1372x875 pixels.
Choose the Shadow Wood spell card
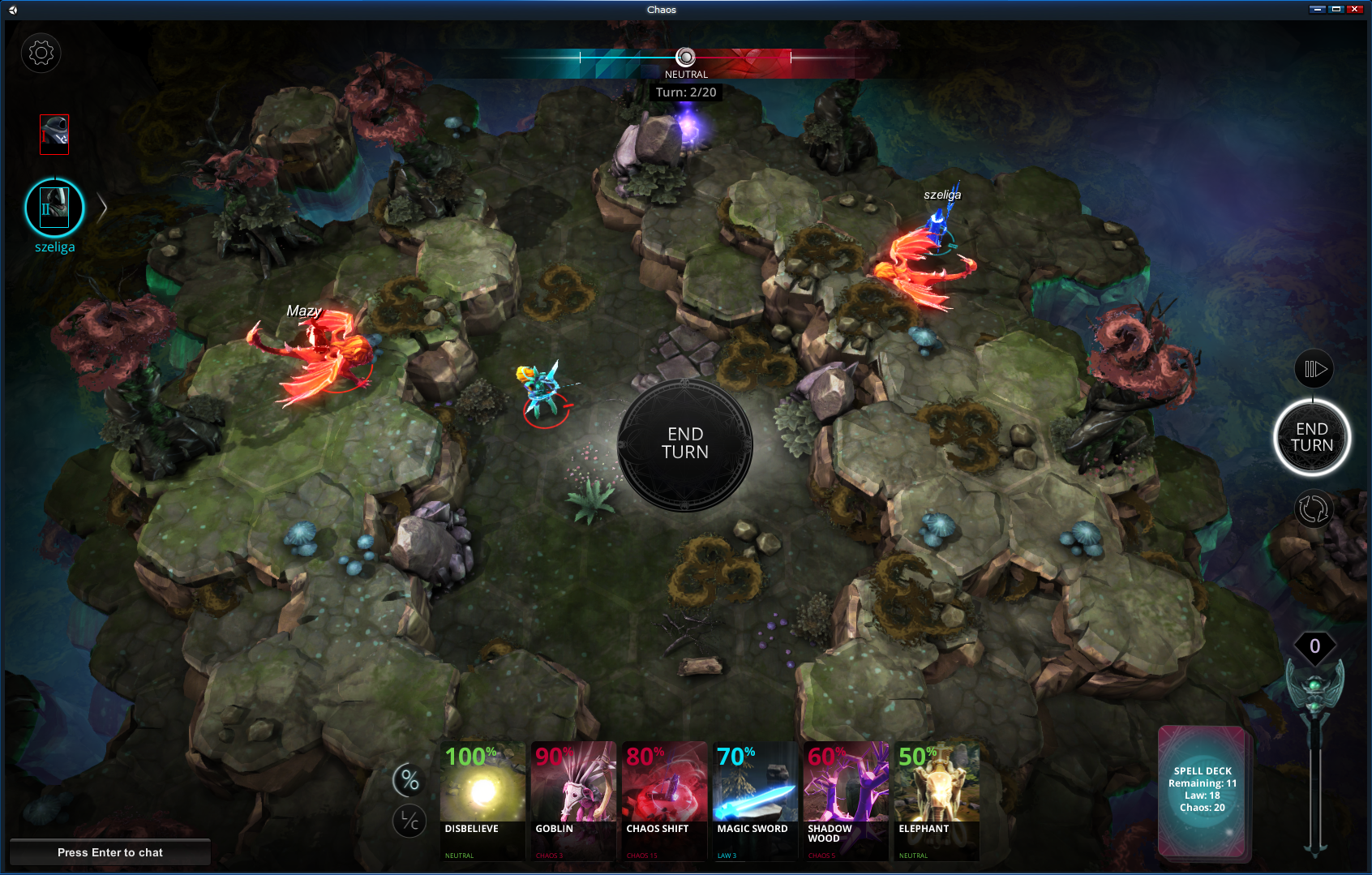pyautogui.click(x=846, y=800)
